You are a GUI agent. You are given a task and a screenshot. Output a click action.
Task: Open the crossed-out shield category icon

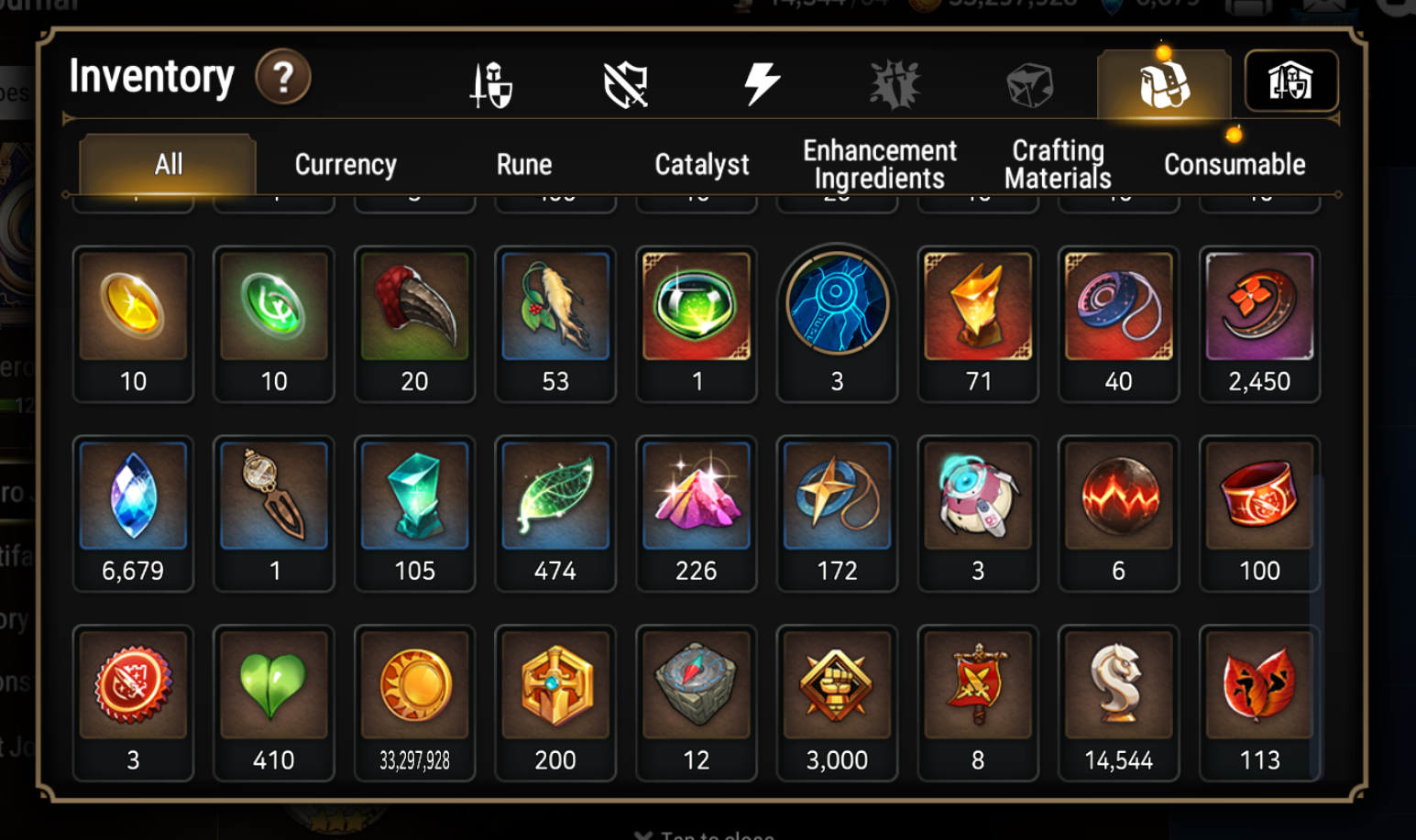click(x=627, y=82)
